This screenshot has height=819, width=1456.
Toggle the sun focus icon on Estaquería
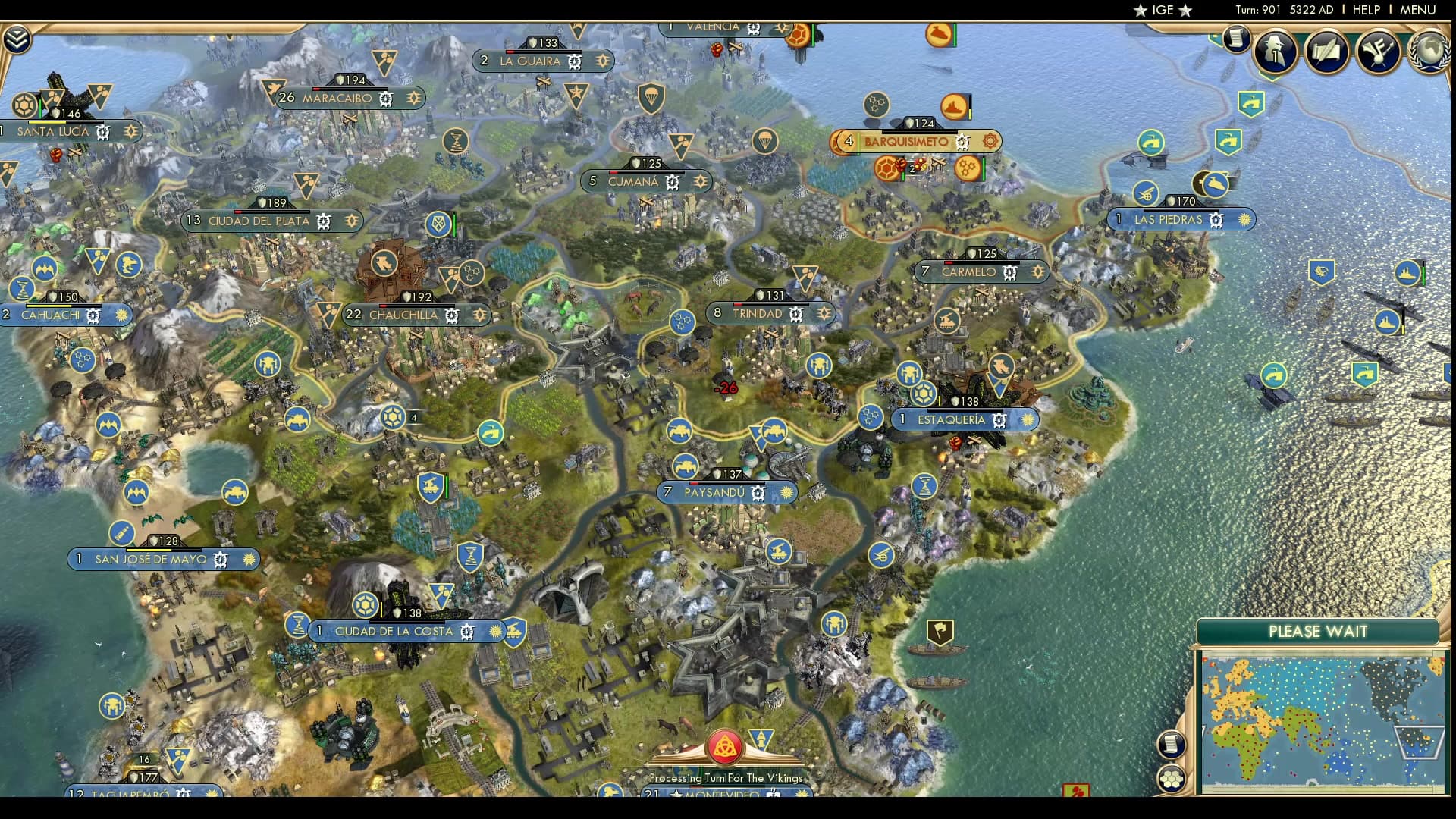pos(1029,419)
